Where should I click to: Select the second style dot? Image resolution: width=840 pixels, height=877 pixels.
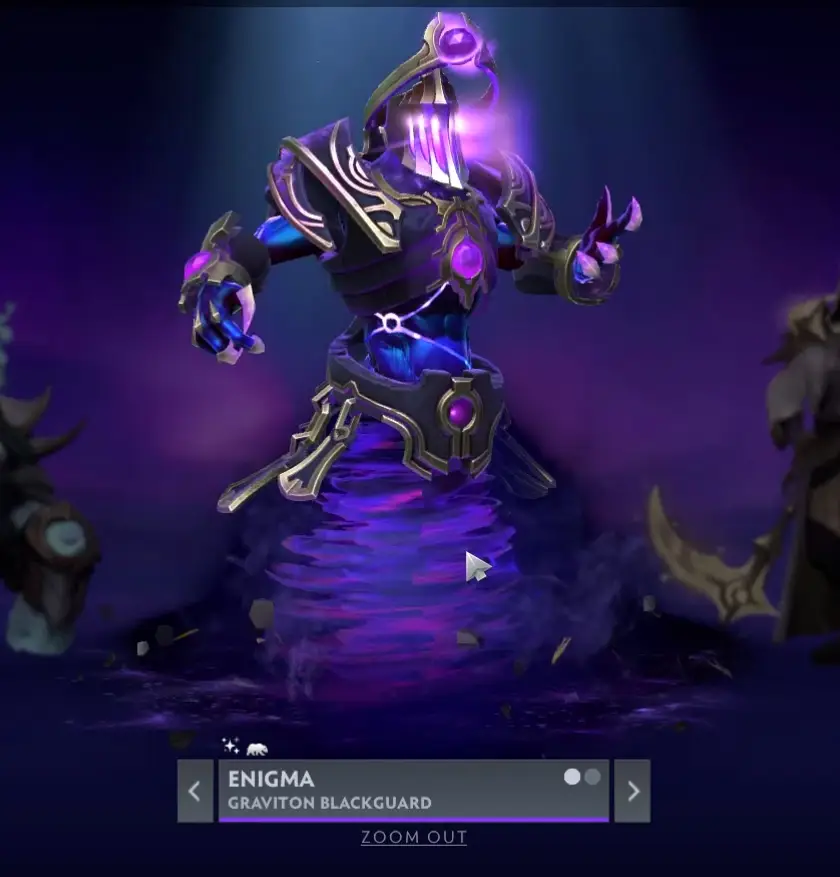click(x=593, y=777)
